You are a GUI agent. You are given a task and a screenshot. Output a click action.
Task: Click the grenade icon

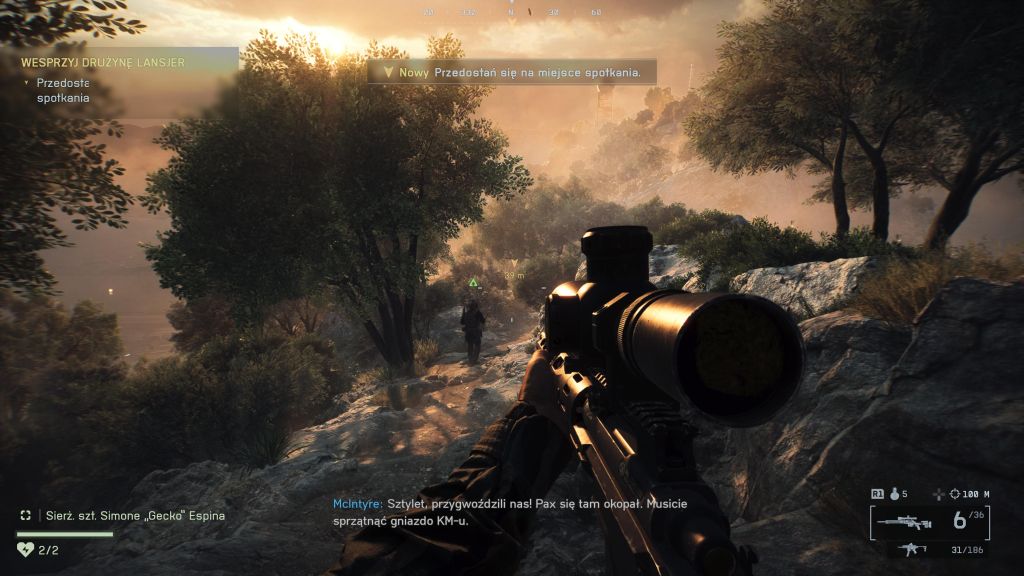pyautogui.click(x=895, y=493)
